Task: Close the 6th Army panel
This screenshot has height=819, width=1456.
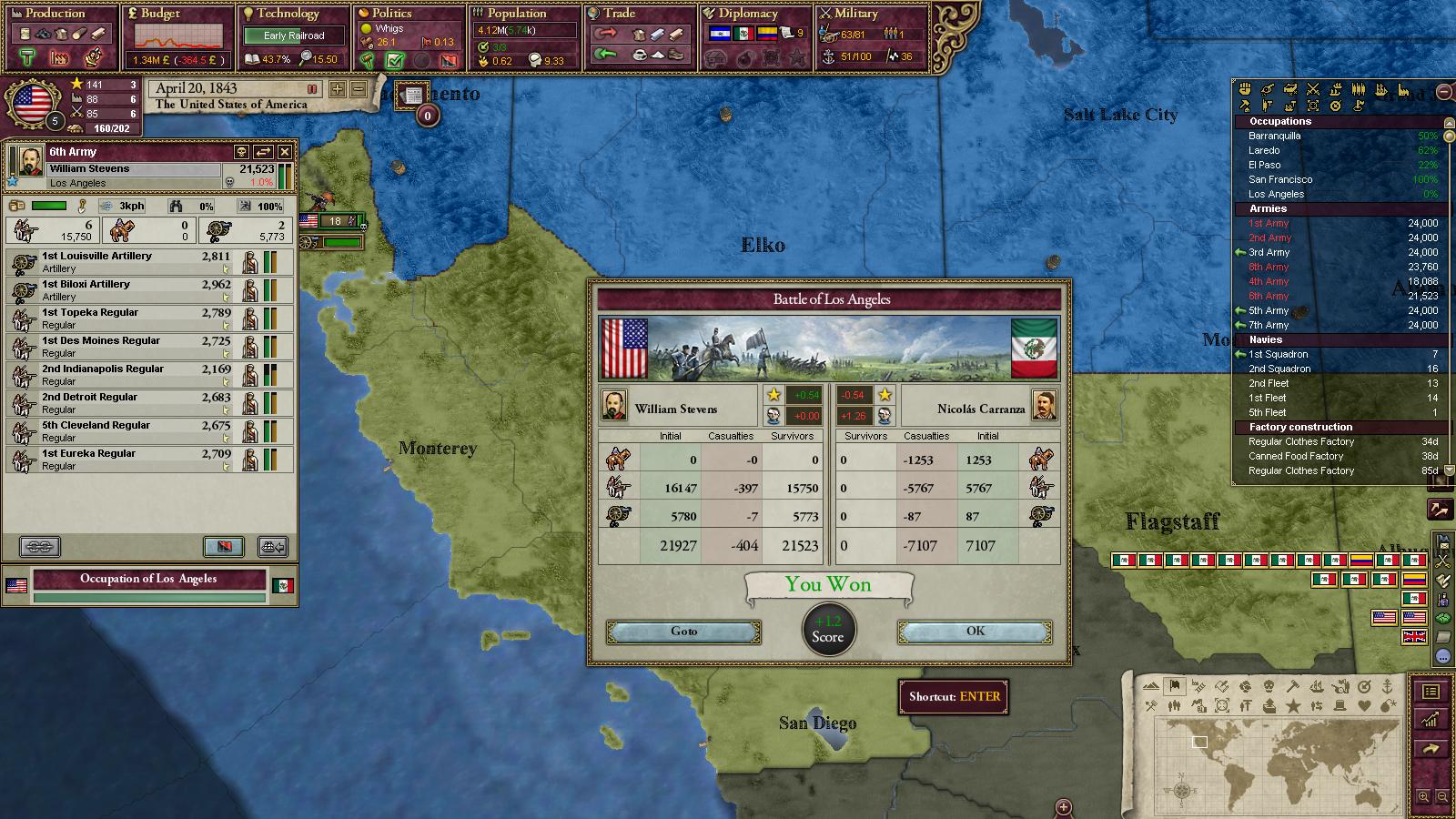Action: point(285,152)
